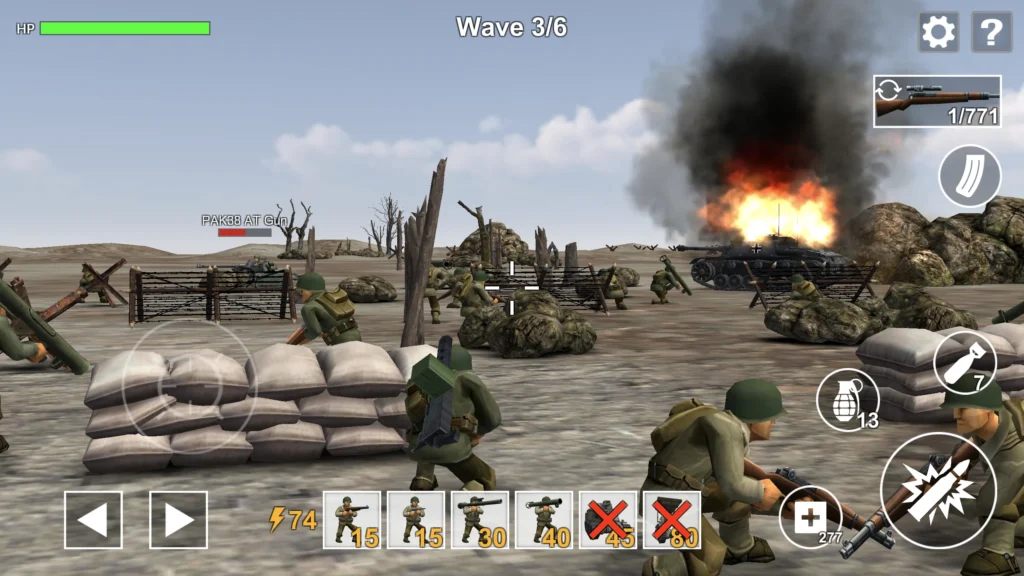Move to the right with the right arrow

[179, 520]
